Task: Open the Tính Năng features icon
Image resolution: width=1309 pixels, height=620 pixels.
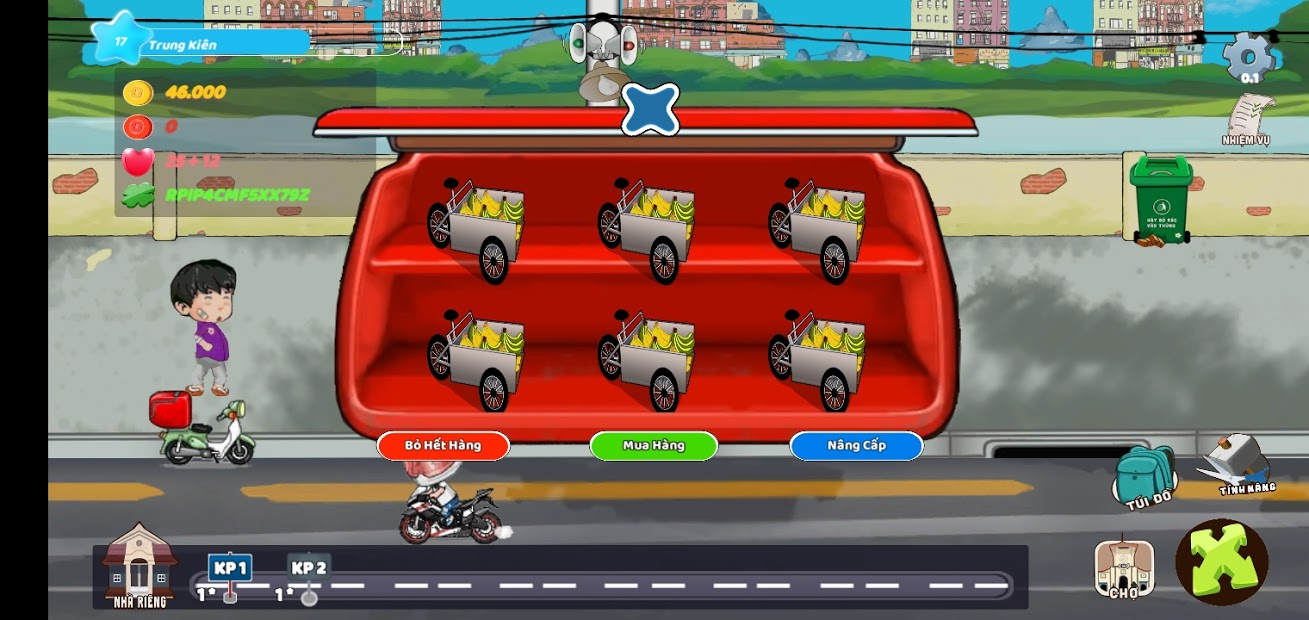Action: [x=1236, y=466]
